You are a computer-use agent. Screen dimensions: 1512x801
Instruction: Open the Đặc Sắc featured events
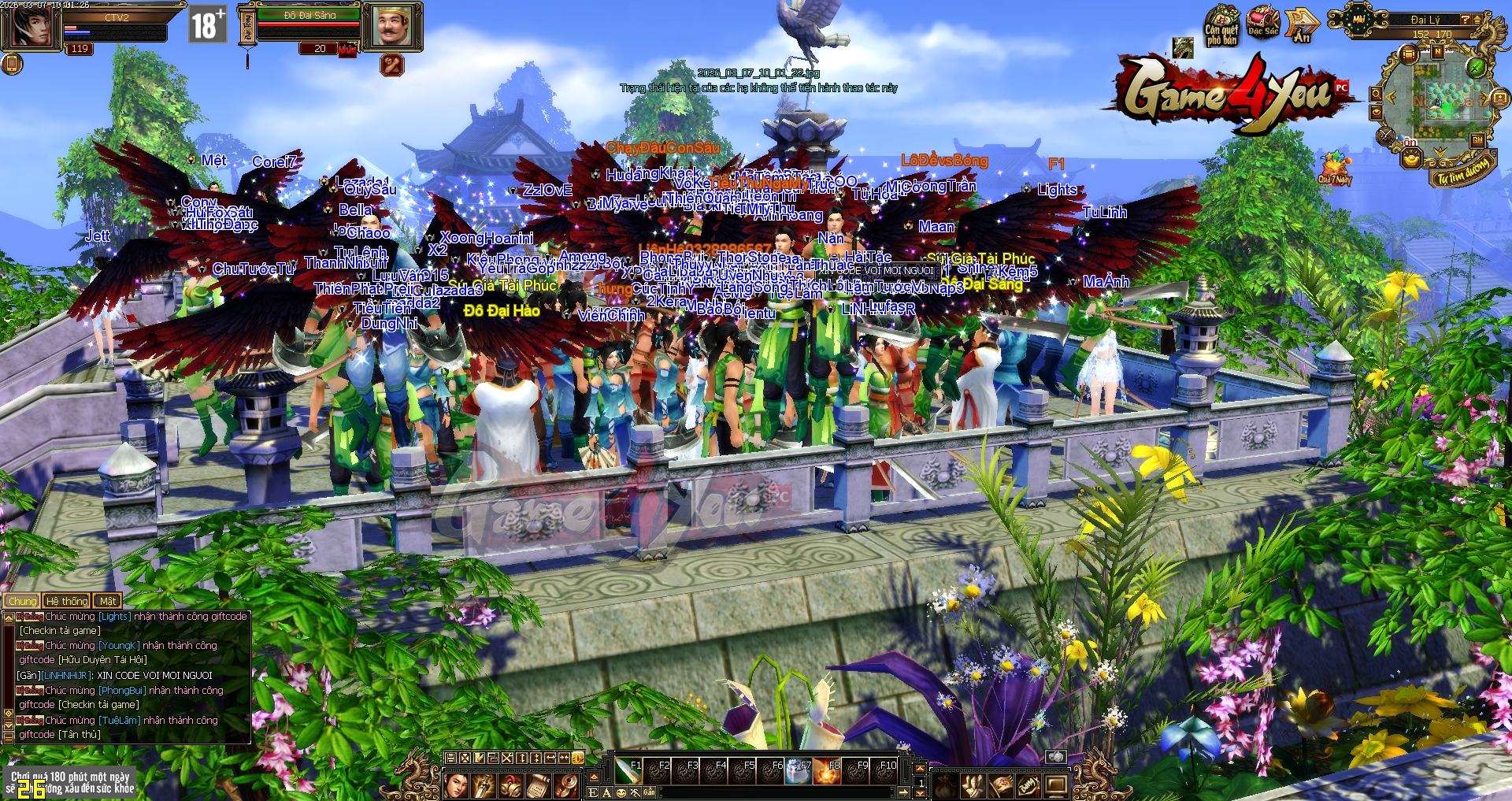point(1262,24)
